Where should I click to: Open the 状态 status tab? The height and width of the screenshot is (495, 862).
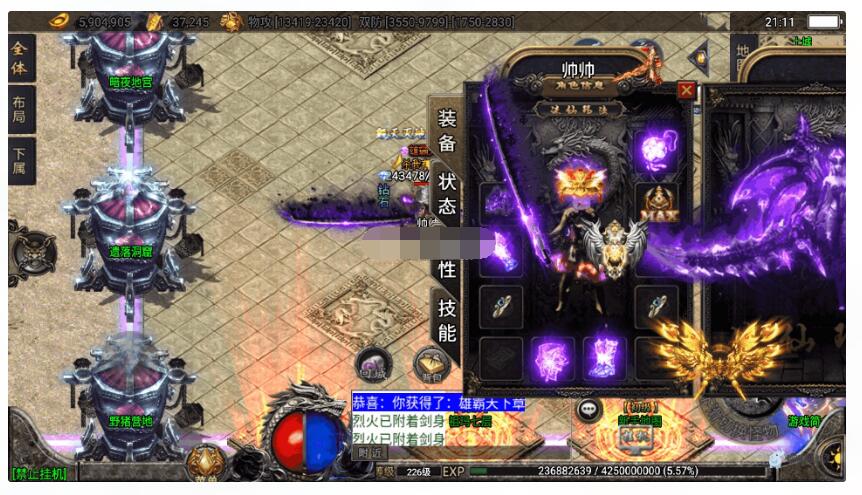(447, 193)
